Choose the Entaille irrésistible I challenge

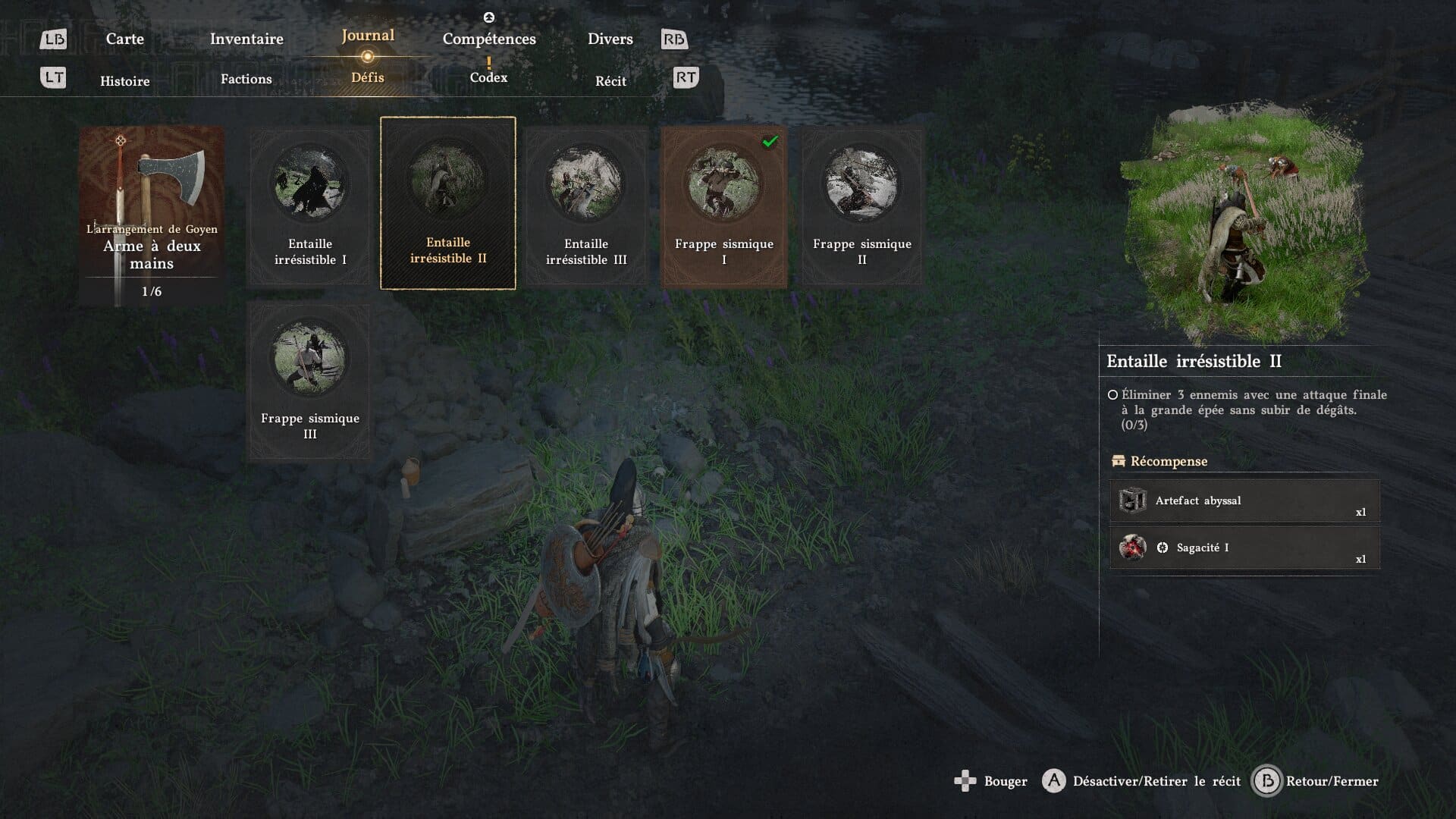coord(310,206)
